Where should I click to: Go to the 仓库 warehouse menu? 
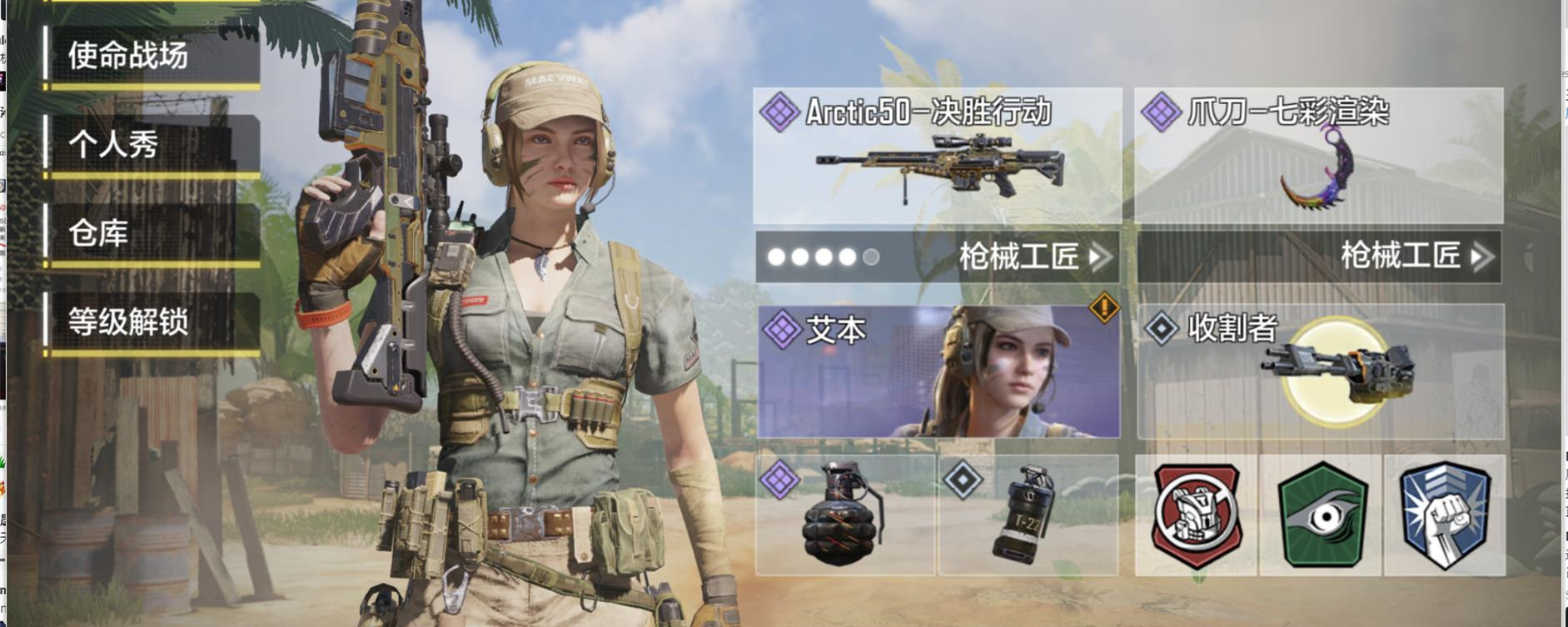[x=152, y=233]
